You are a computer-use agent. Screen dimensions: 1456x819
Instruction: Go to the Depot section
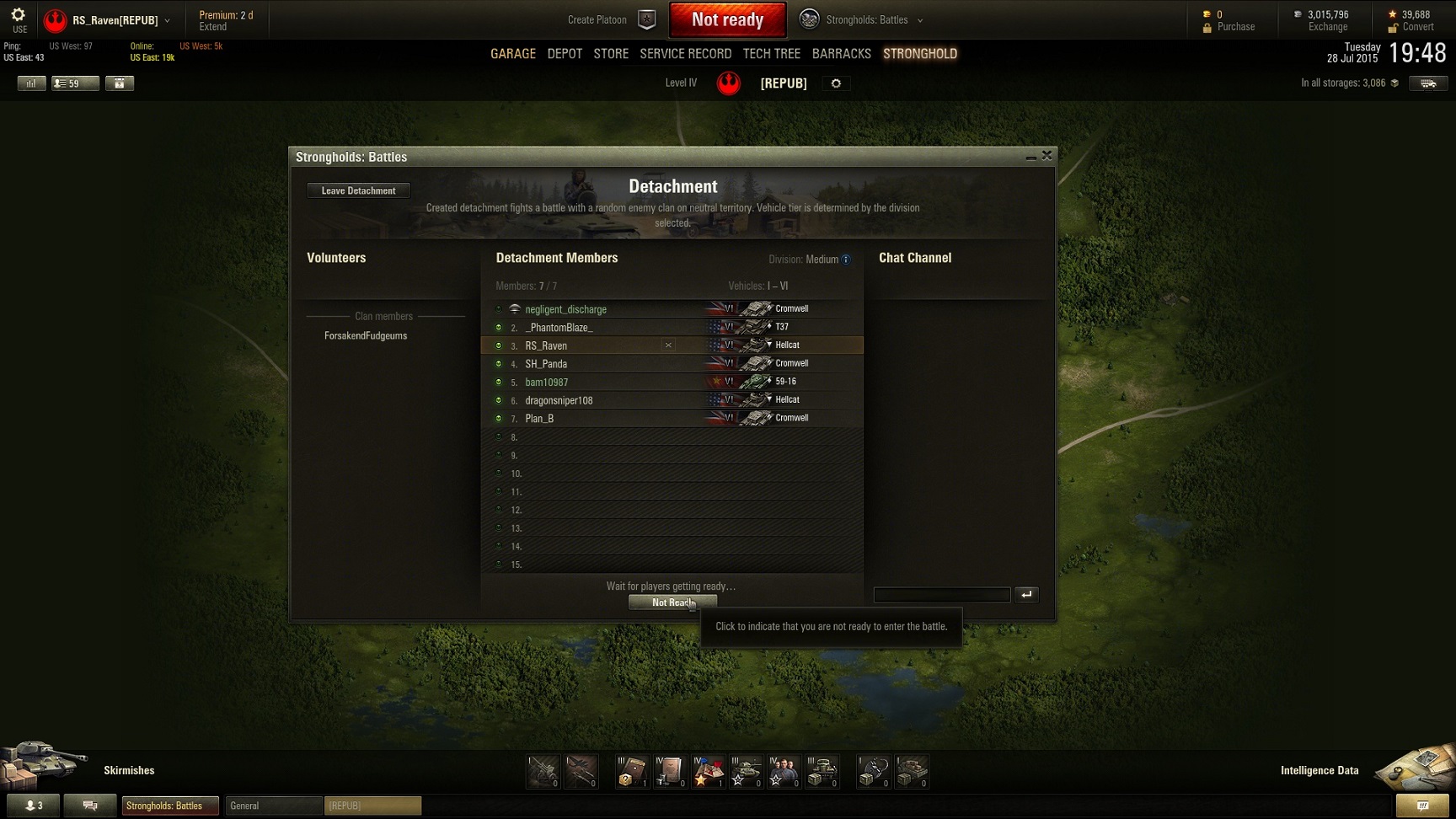[x=565, y=54]
